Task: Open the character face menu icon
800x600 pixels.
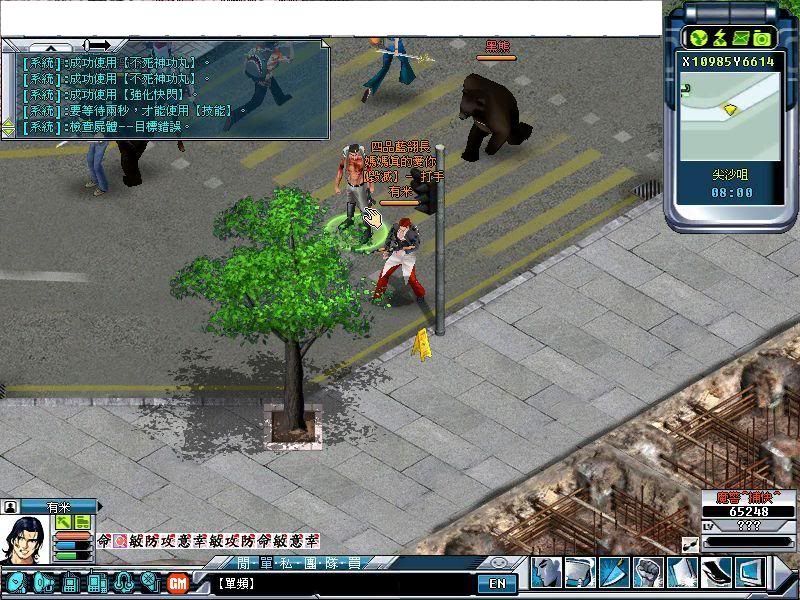Action: click(545, 573)
